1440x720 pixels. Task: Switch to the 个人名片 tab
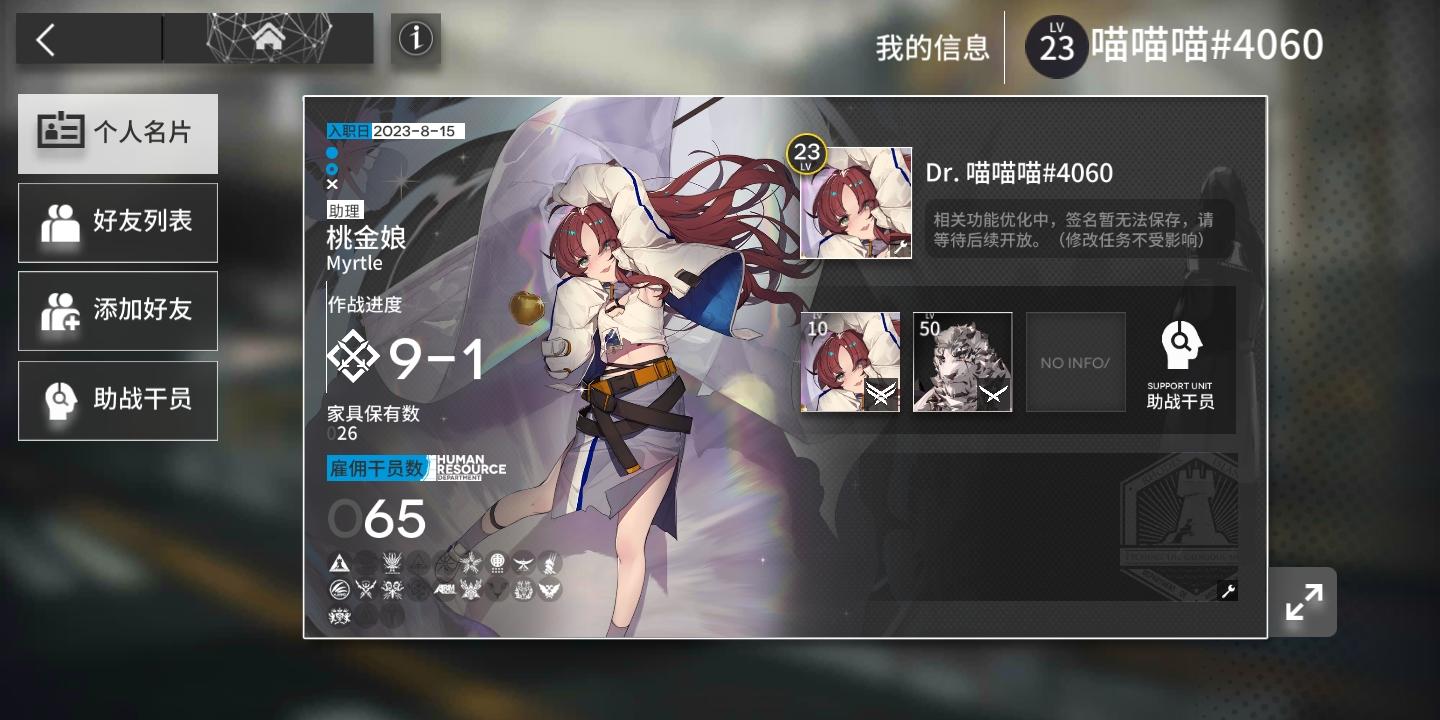pos(118,132)
